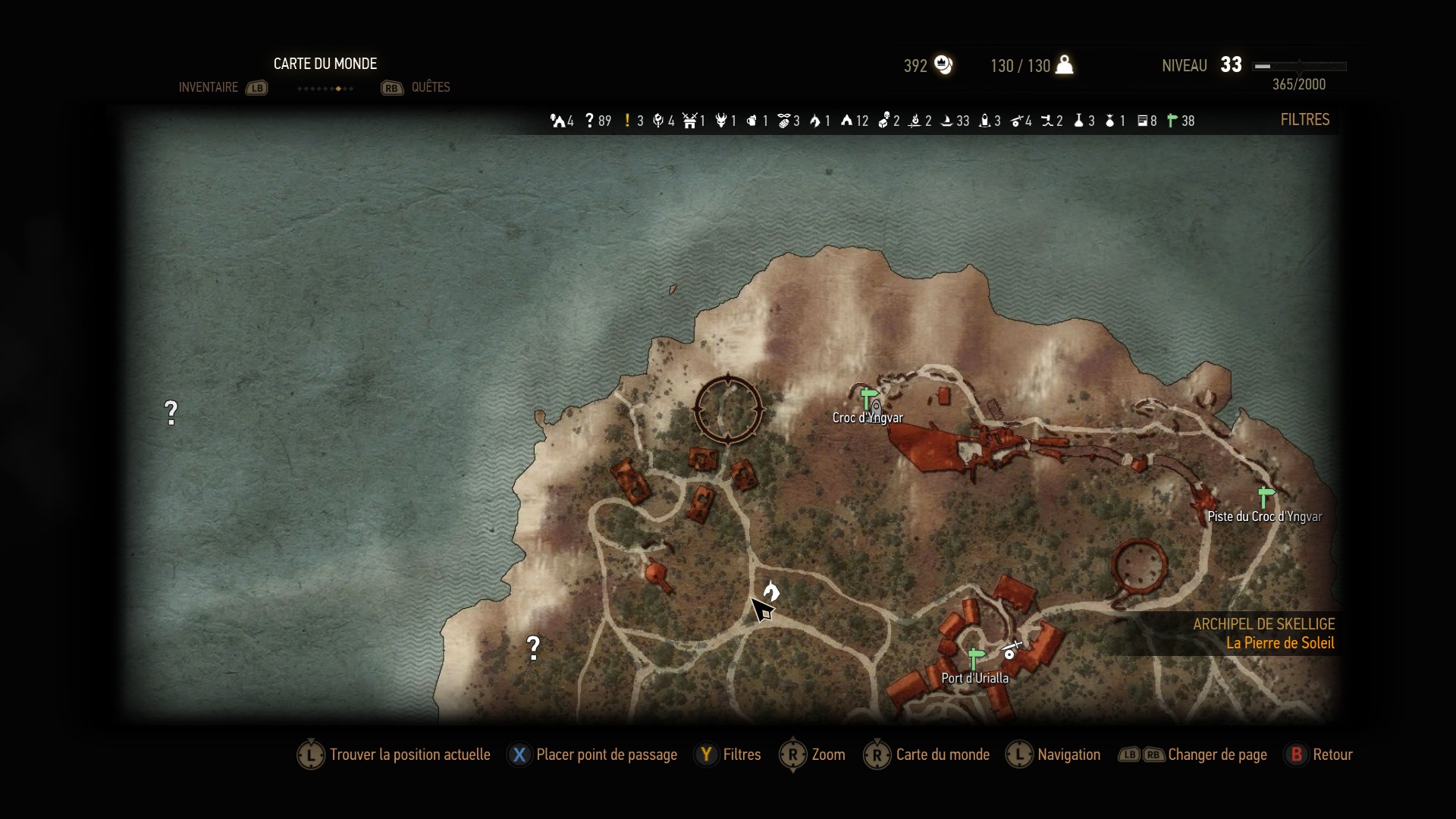The height and width of the screenshot is (819, 1456).
Task: Toggle the monster head filter icon
Action: 721,121
